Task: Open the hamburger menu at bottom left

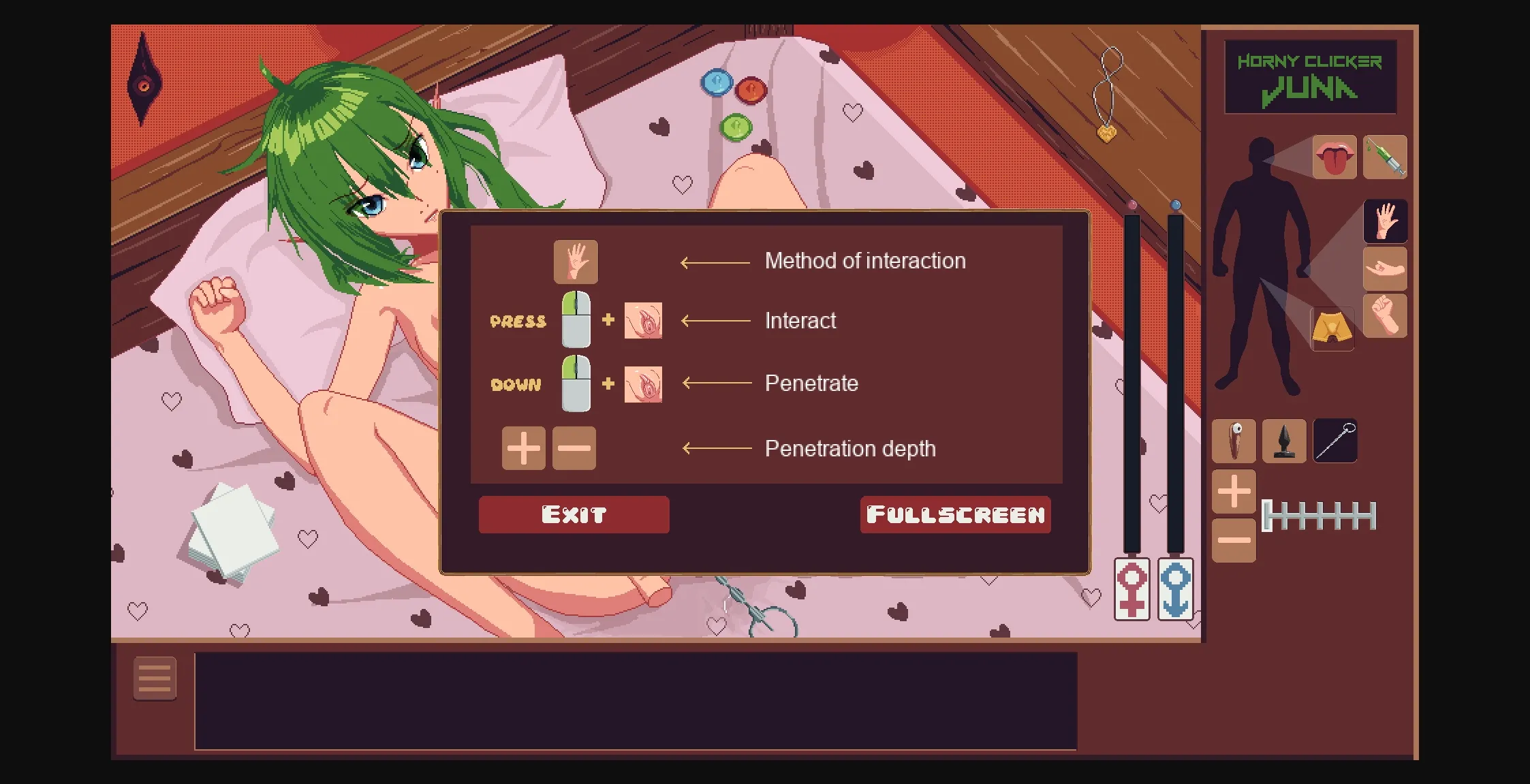Action: (x=155, y=678)
